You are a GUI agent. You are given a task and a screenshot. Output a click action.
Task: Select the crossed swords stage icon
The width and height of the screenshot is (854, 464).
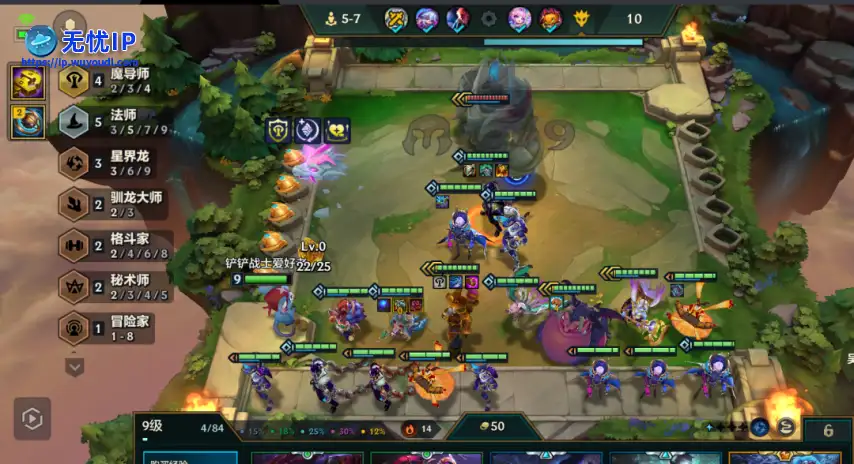click(396, 18)
